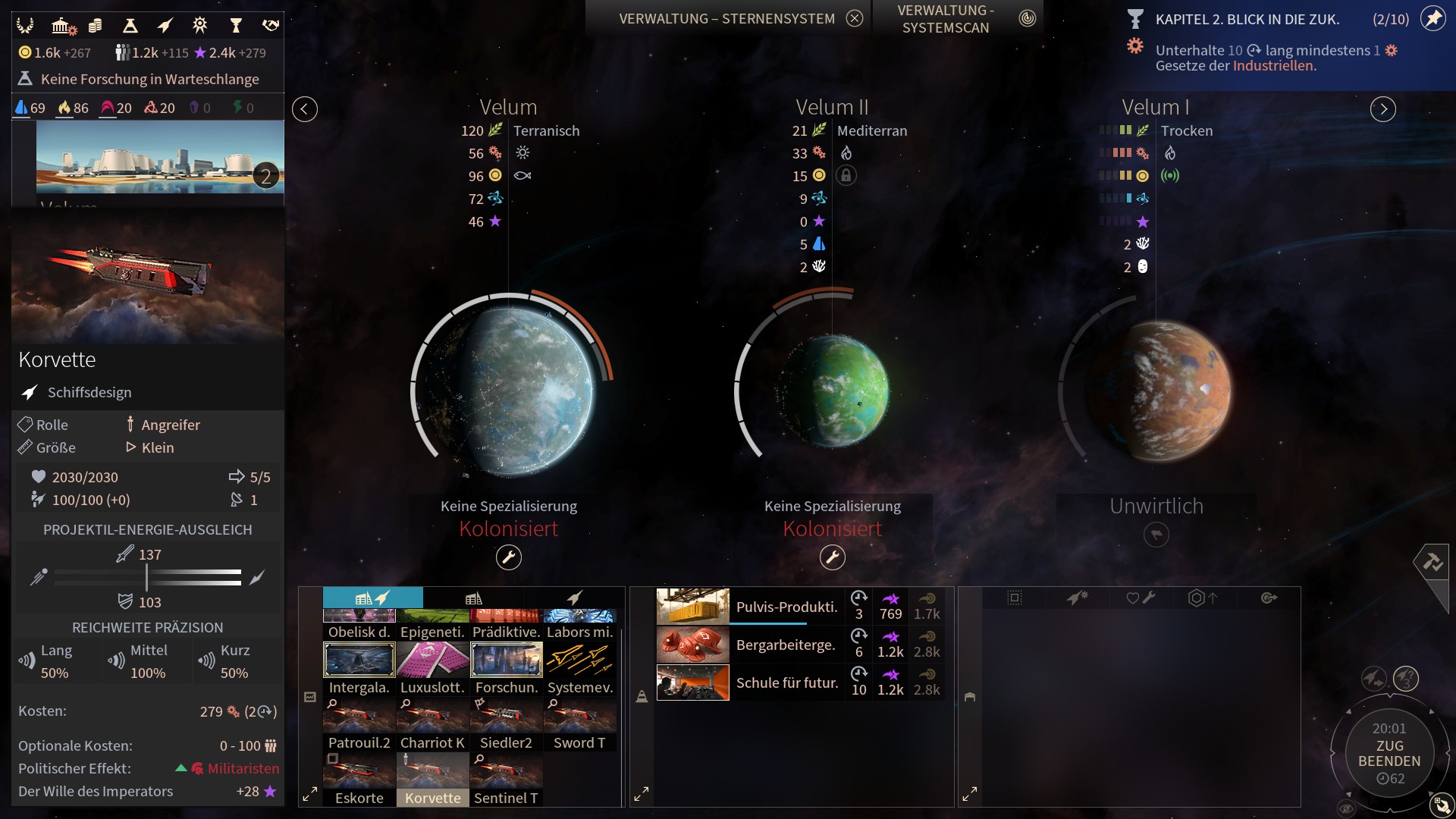The image size is (1456, 819).
Task: Choose the Eskorte ship for construction
Action: 359,780
